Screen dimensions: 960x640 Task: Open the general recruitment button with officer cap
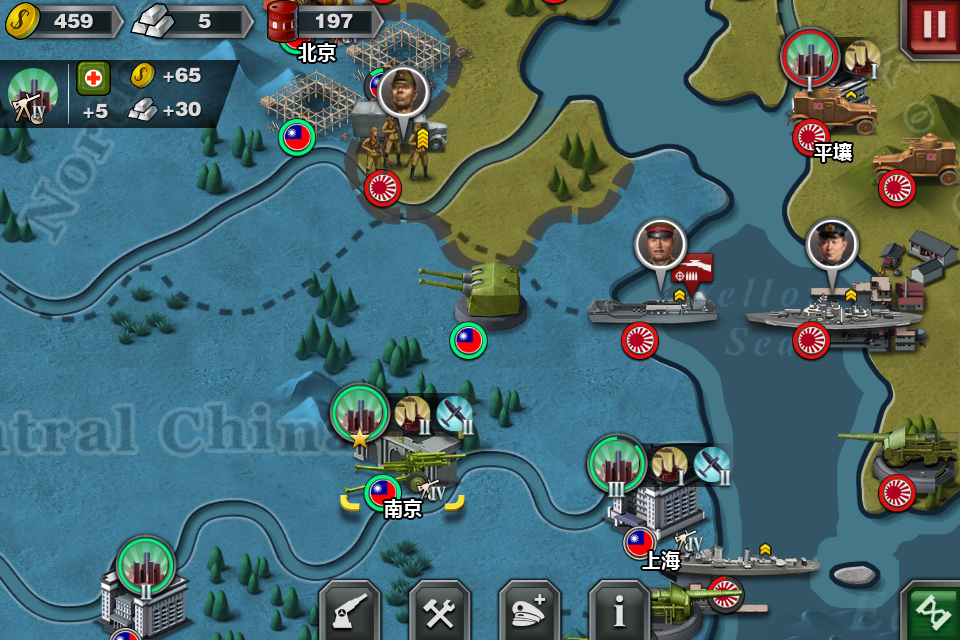(529, 612)
